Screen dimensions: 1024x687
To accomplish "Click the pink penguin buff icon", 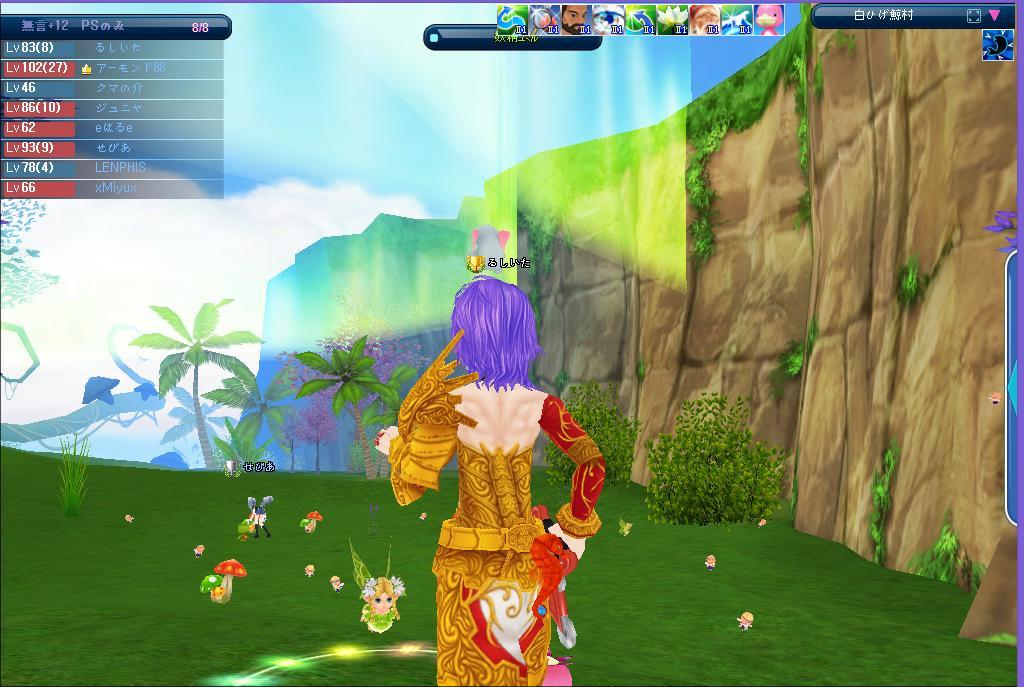I will [768, 19].
